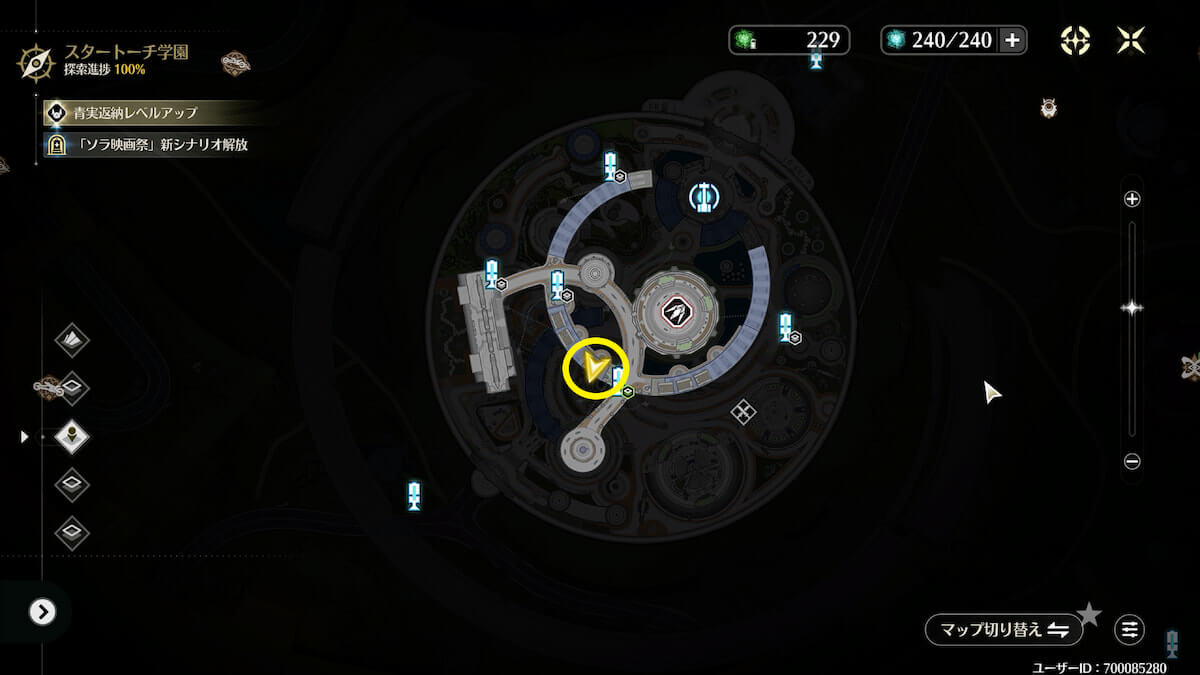Zoom out the map with the minus button
The width and height of the screenshot is (1200, 675).
(1132, 462)
